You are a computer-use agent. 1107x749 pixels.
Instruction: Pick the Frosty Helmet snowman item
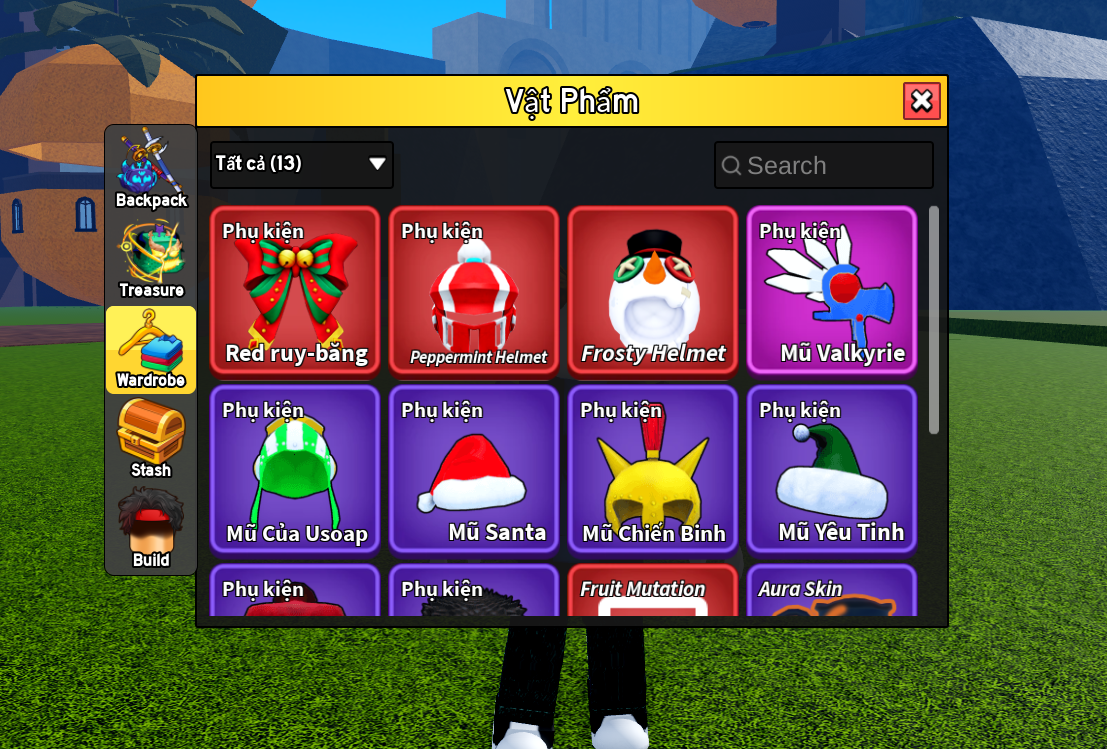tap(653, 290)
